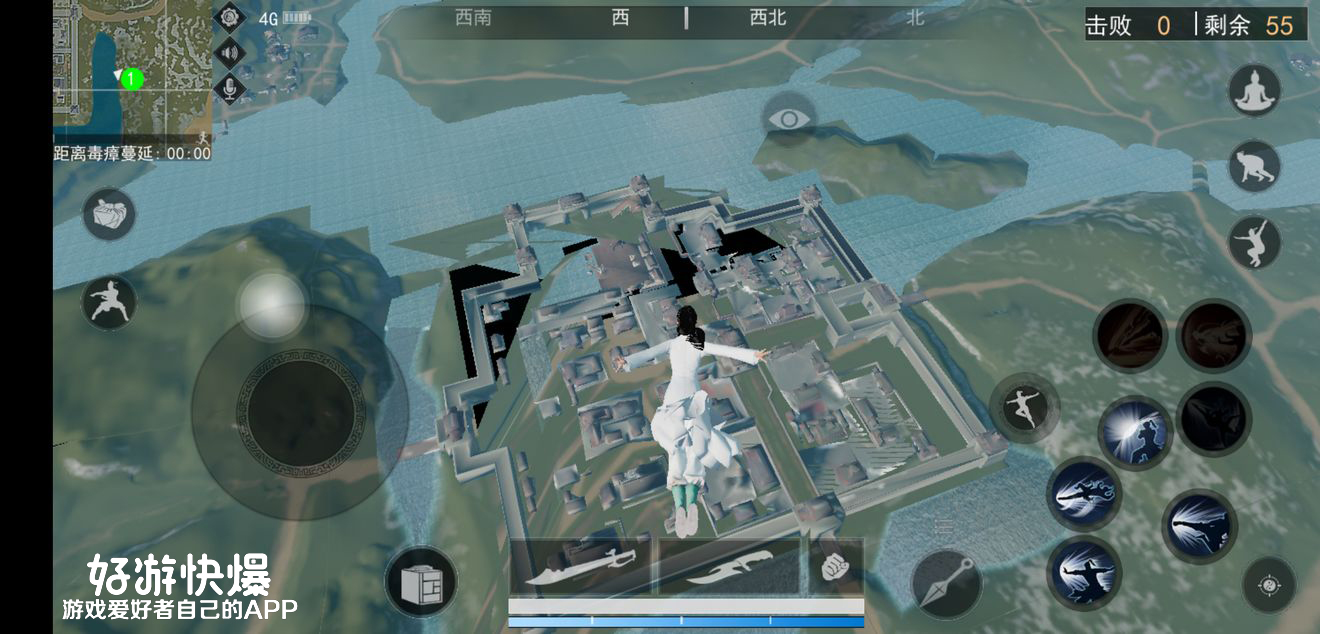1320x634 pixels.
Task: Toggle the speaker sound icon
Action: tap(231, 54)
